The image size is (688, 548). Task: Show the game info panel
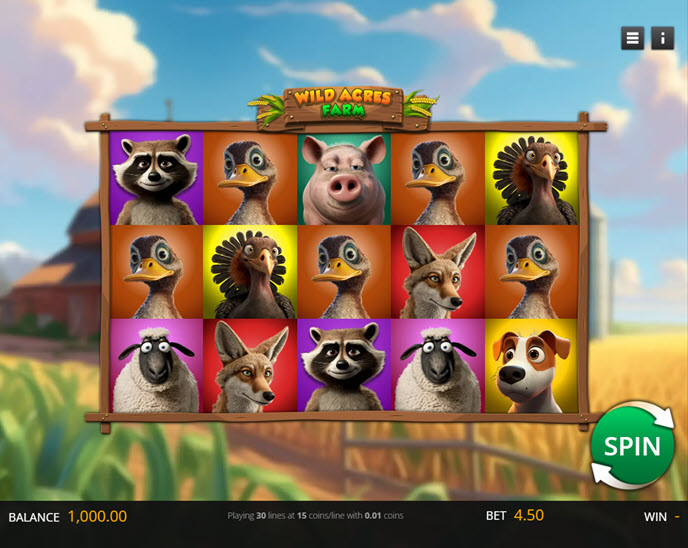point(662,38)
